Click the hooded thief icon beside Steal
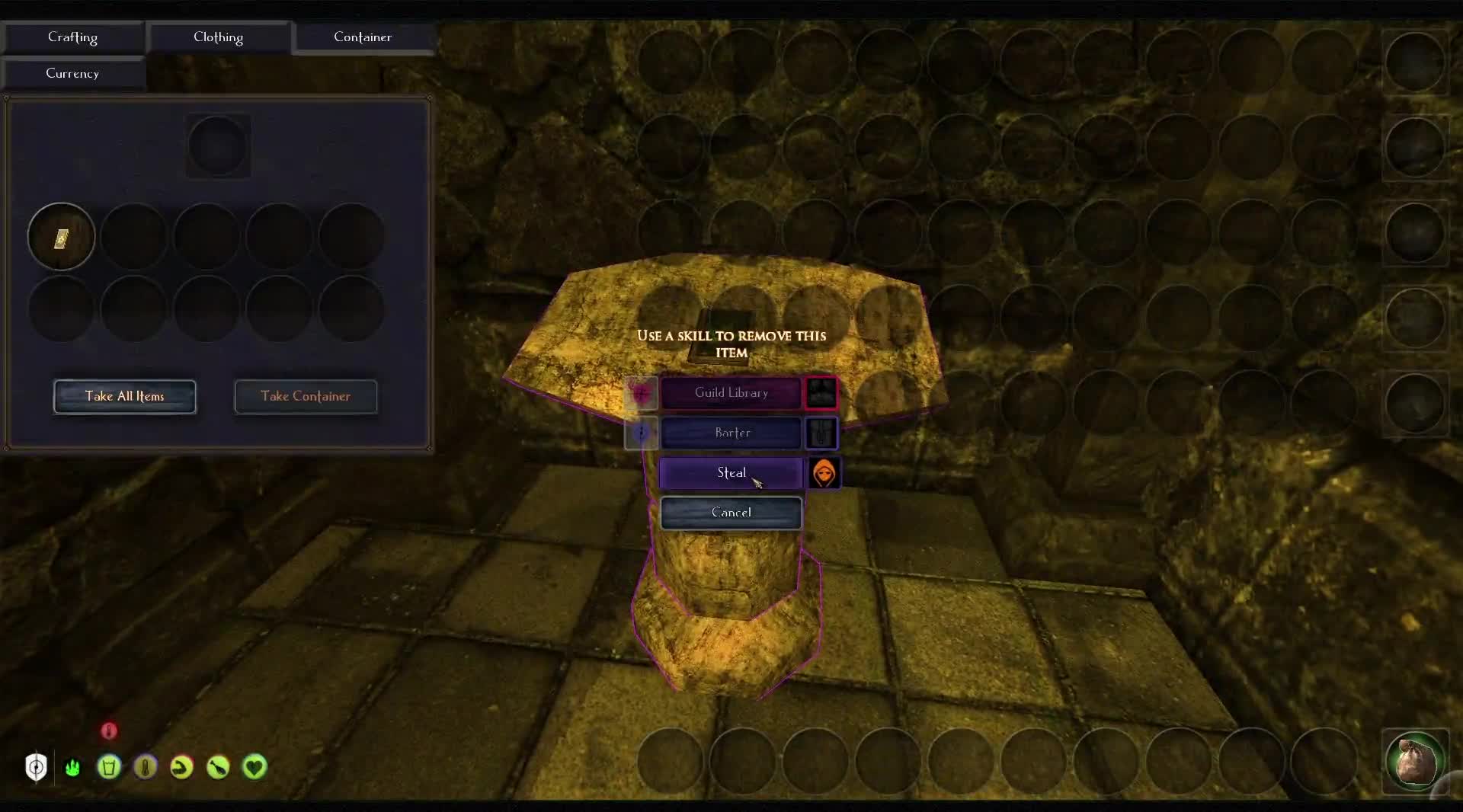The height and width of the screenshot is (812, 1463). point(824,473)
